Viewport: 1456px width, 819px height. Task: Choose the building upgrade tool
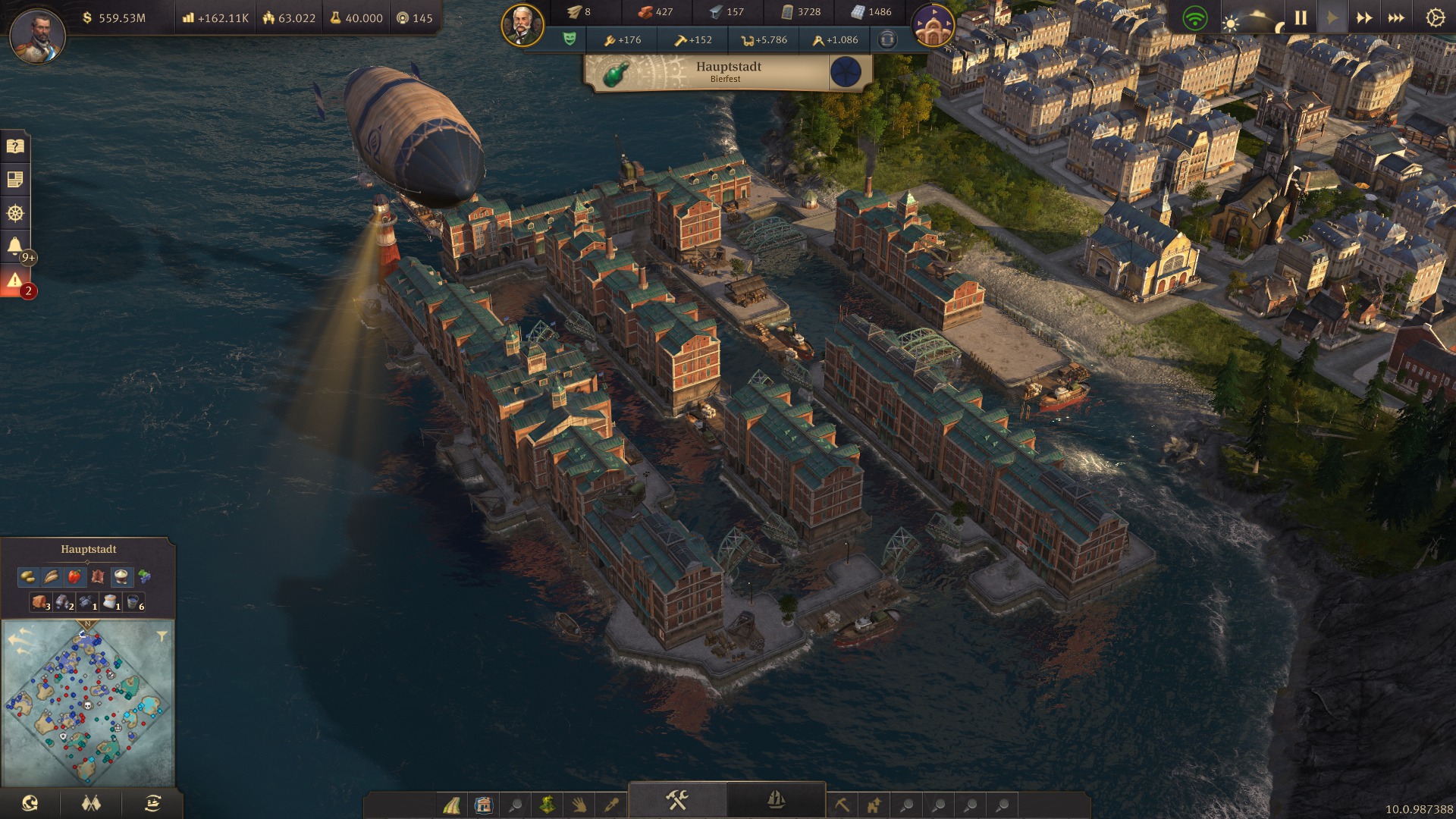(x=874, y=805)
